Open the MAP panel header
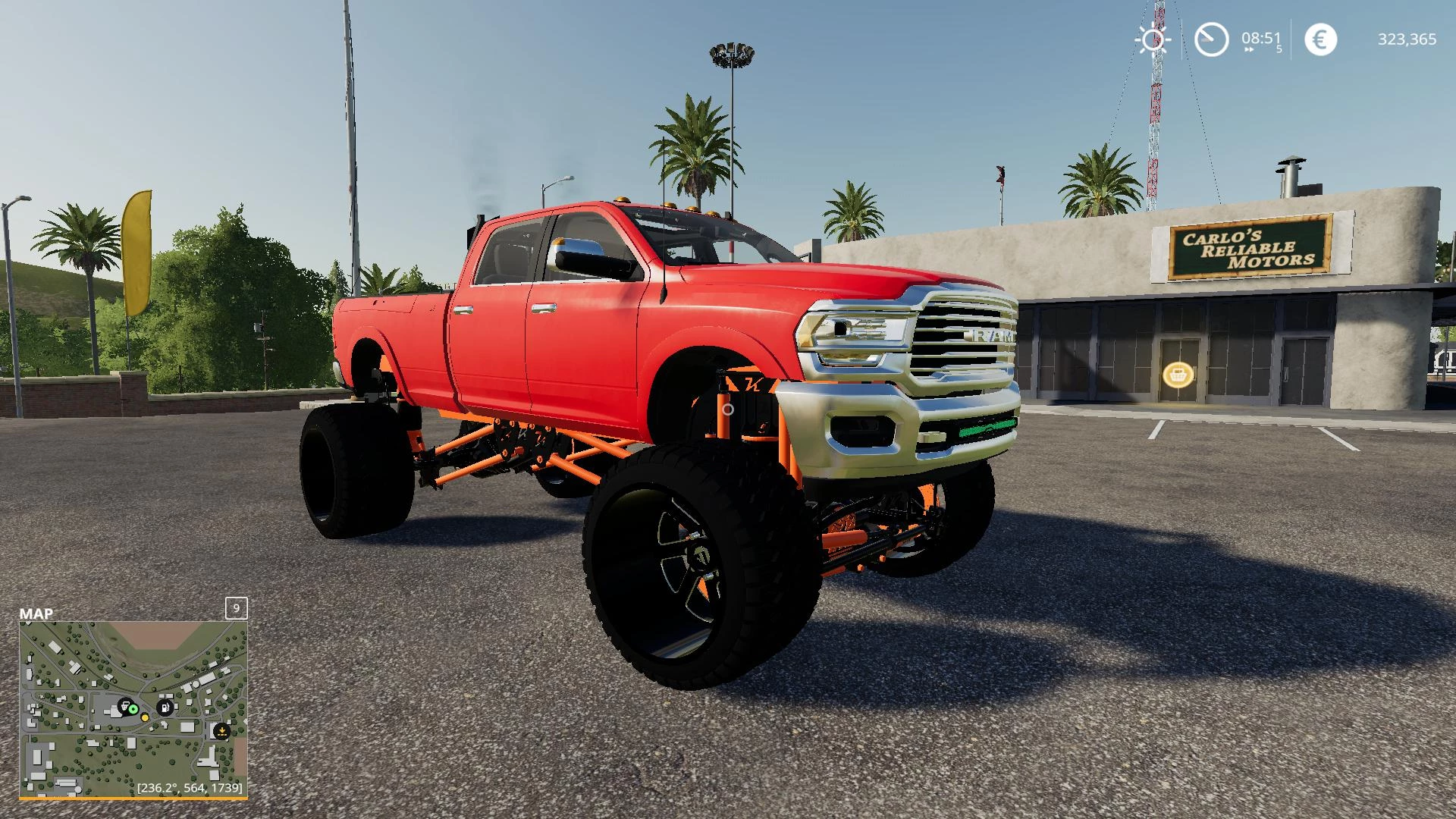This screenshot has width=1456, height=819. coord(36,613)
